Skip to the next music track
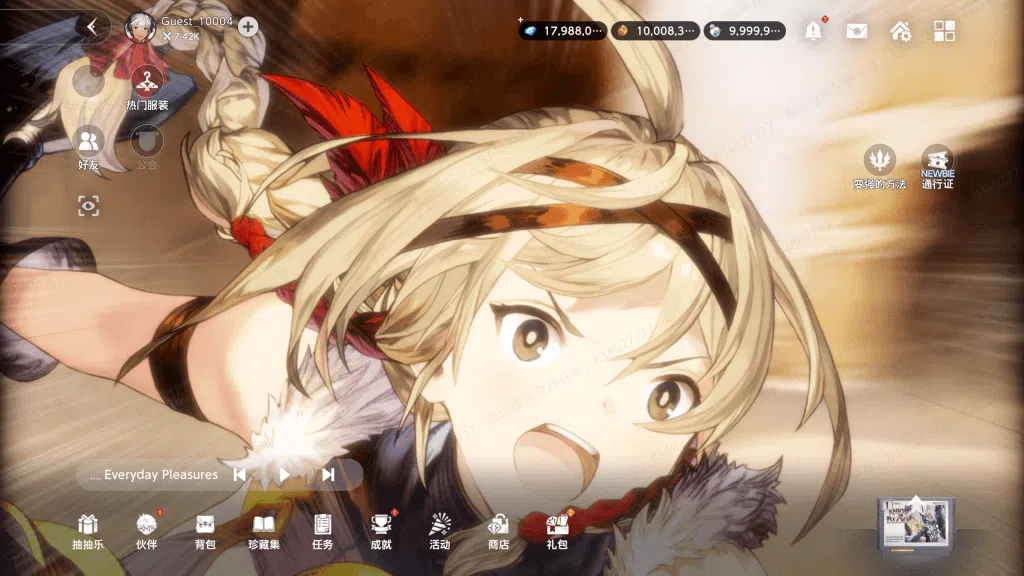Image resolution: width=1024 pixels, height=576 pixels. click(328, 475)
